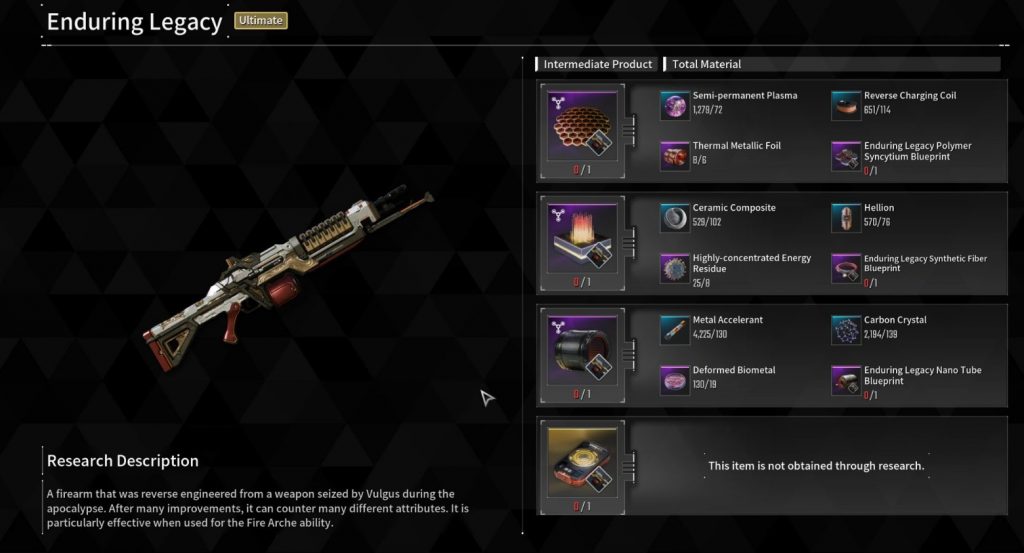Viewport: 1024px width, 553px height.
Task: Inspect the Deformed Biometal material icon
Action: tap(674, 379)
